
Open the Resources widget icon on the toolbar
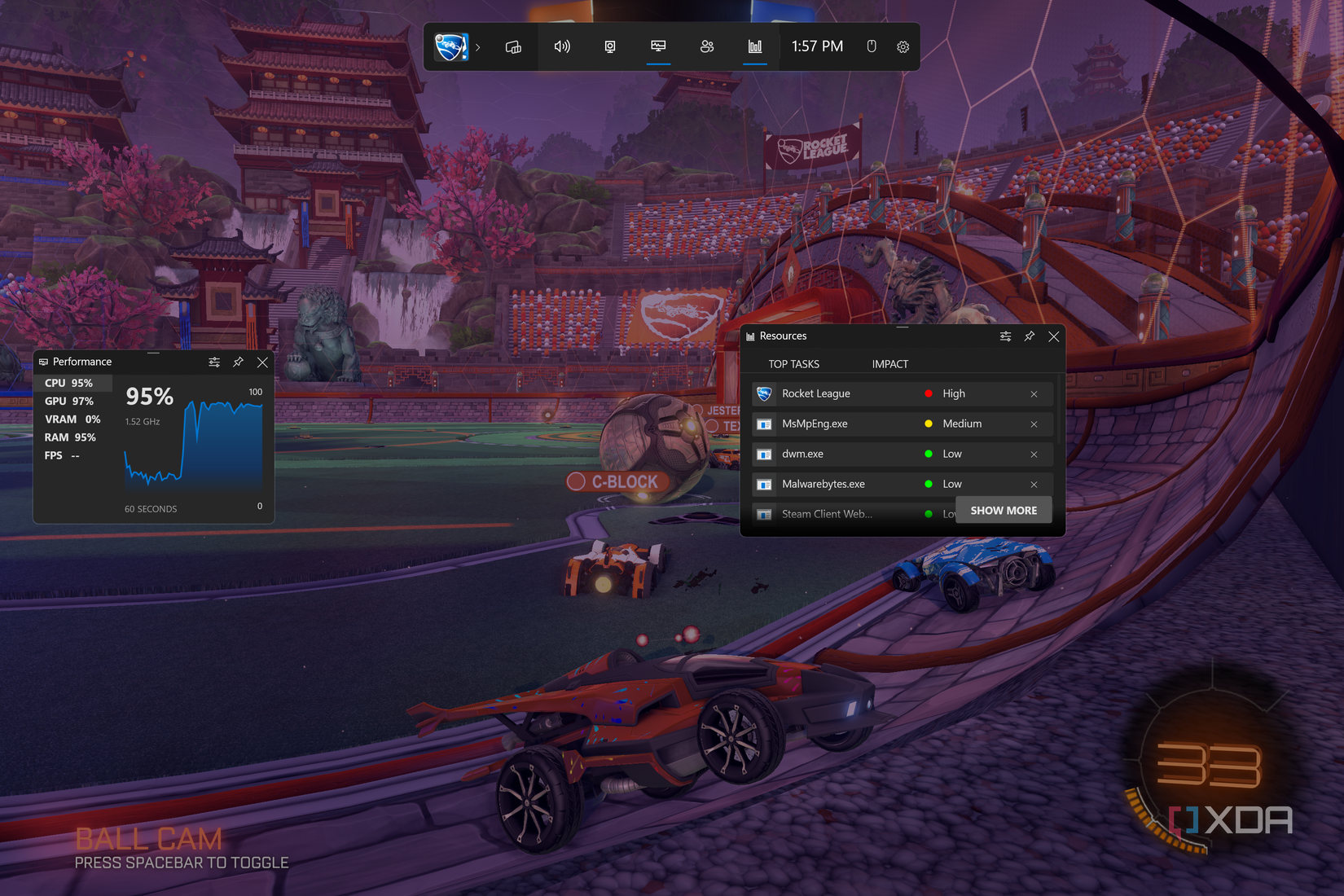(x=755, y=46)
